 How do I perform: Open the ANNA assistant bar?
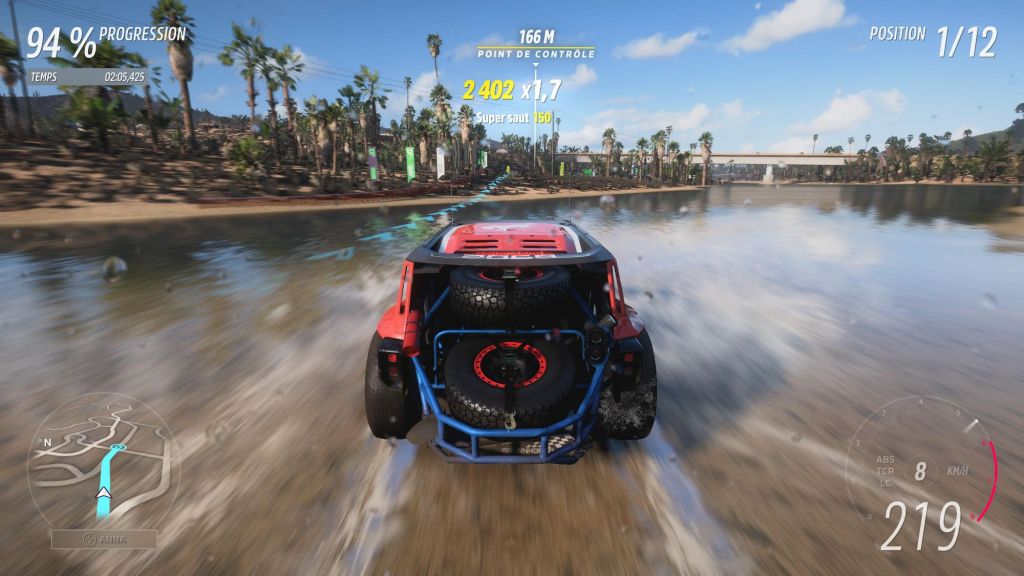point(104,539)
